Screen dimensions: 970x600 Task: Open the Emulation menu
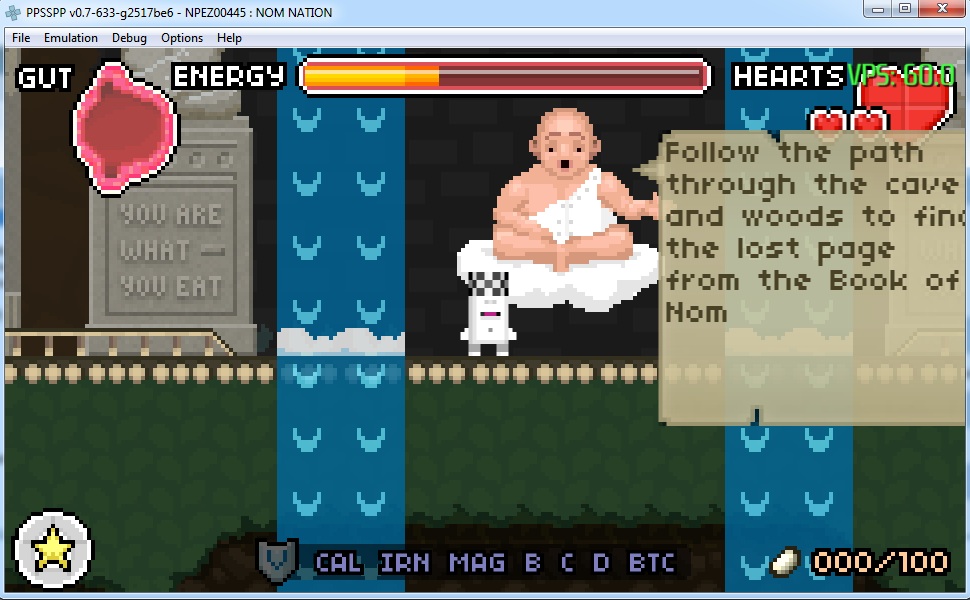pyautogui.click(x=71, y=38)
